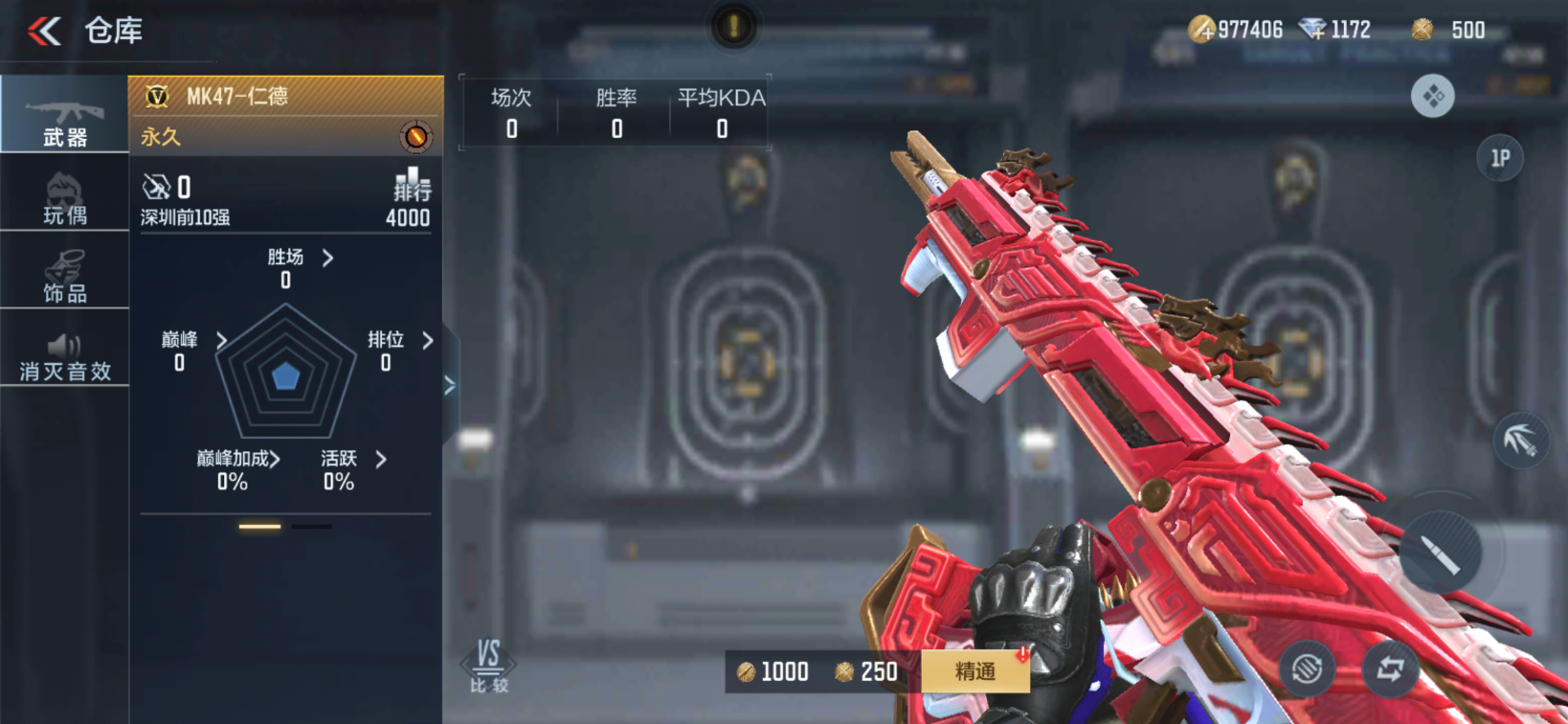The image size is (1568, 724).
Task: Select the 饰品 tab
Action: [64, 276]
